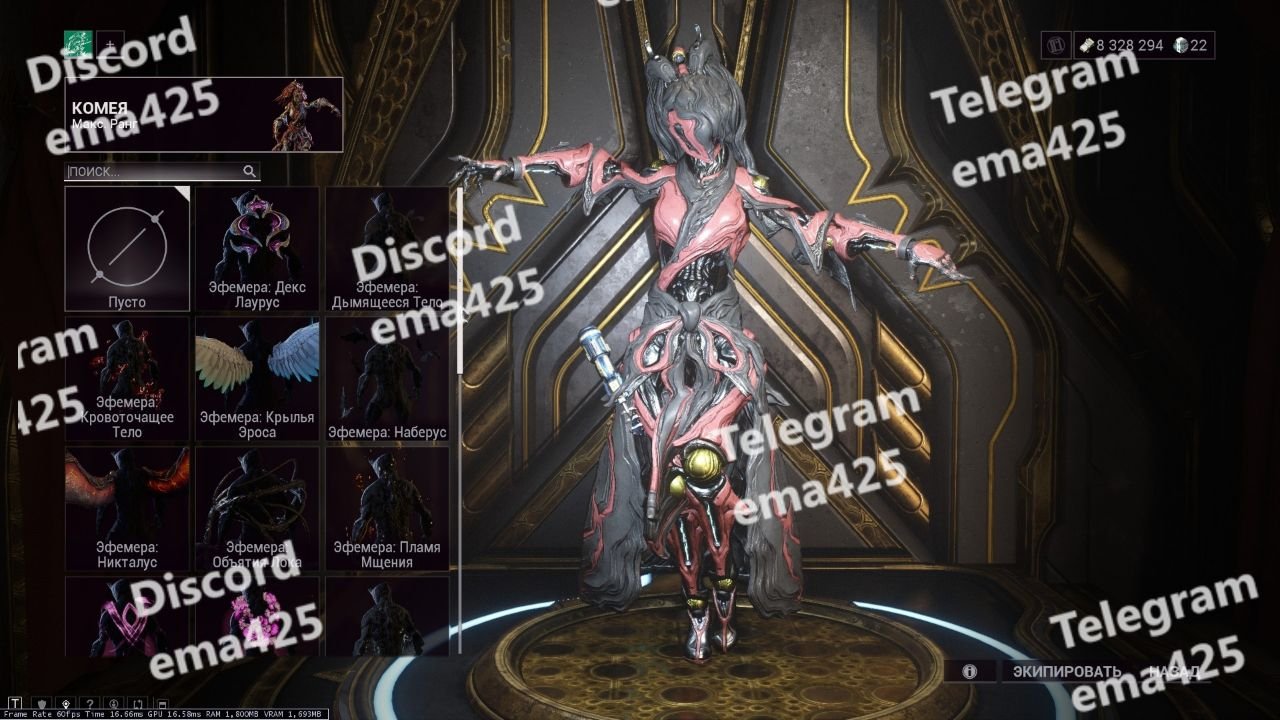
Task: Open the КОМЕЯ warframe card
Action: [204, 115]
